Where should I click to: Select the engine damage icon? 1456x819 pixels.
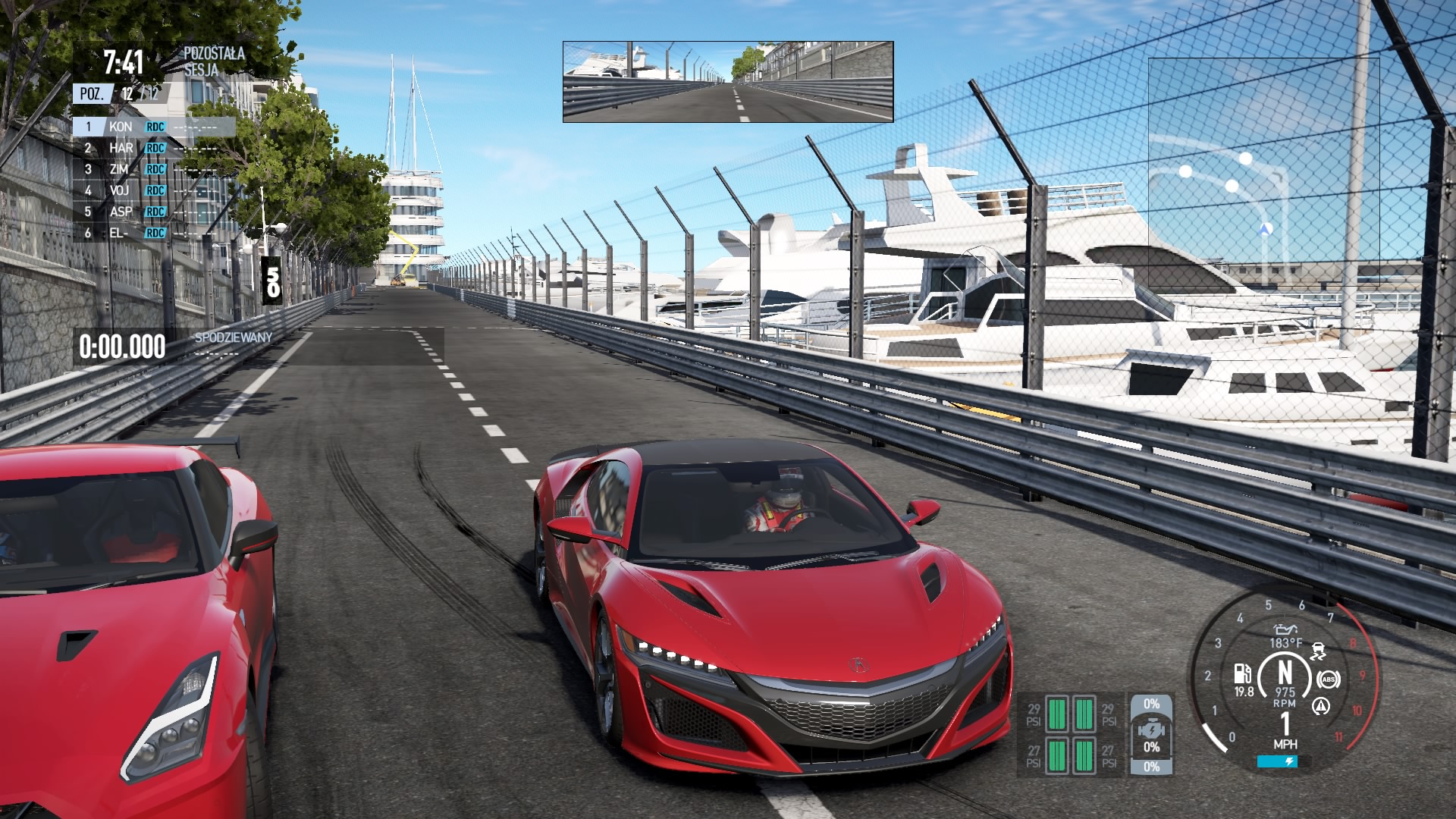click(1151, 733)
